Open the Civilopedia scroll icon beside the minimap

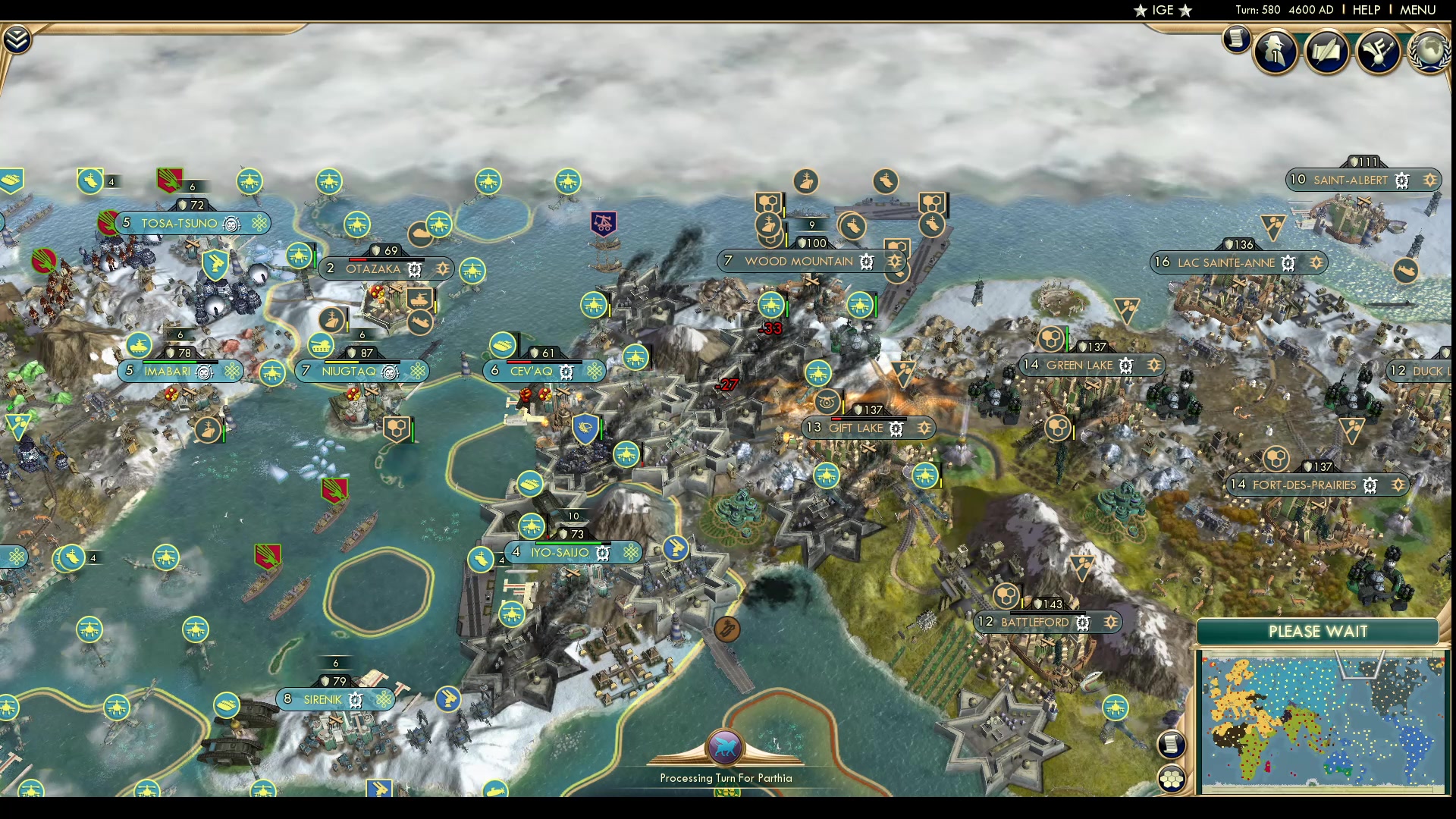point(1172,745)
